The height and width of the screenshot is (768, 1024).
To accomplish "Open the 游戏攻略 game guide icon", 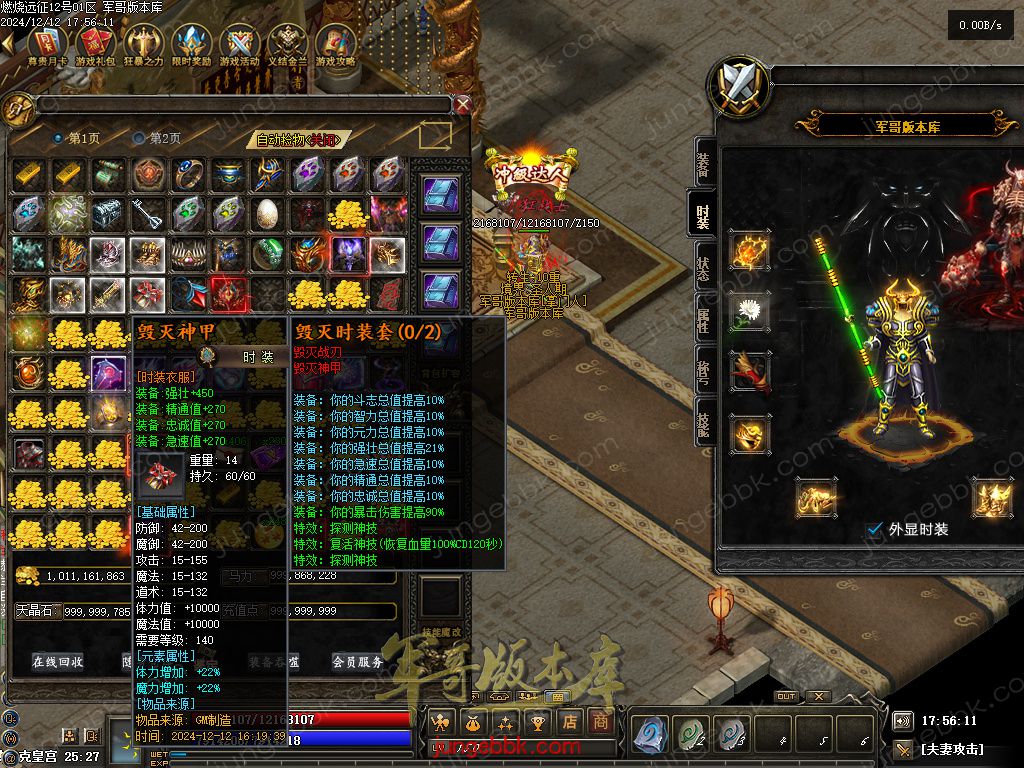I will [x=336, y=44].
